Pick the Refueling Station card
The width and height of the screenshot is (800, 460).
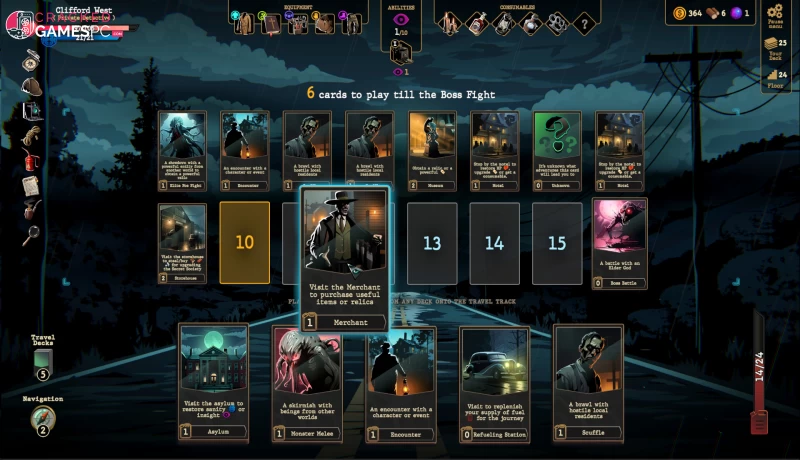coord(494,381)
